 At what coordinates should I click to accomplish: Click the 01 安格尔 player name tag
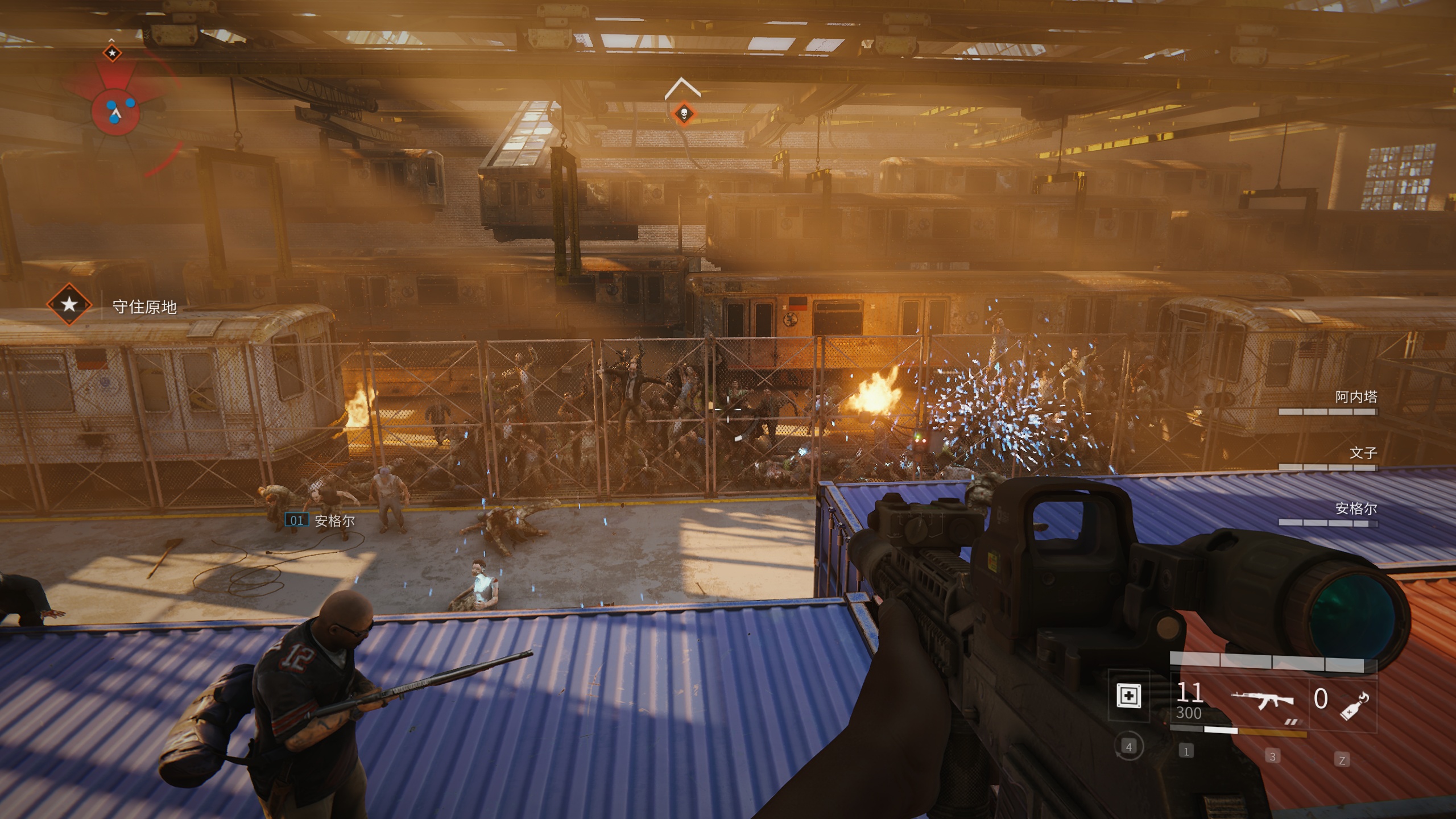coord(320,520)
